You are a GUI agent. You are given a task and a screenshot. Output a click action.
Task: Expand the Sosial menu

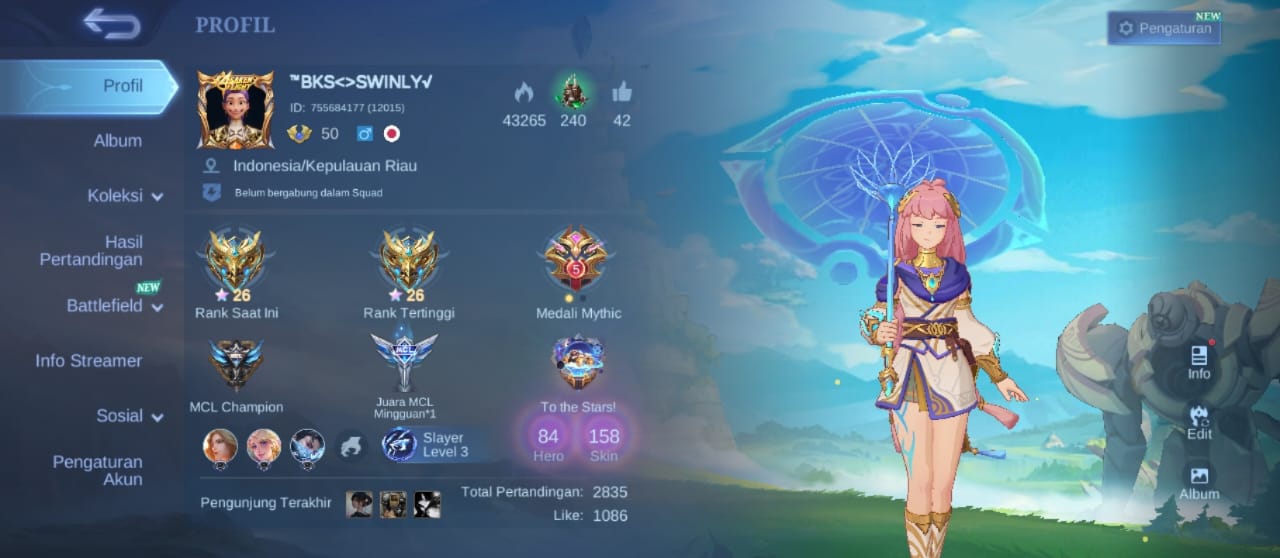click(x=129, y=416)
